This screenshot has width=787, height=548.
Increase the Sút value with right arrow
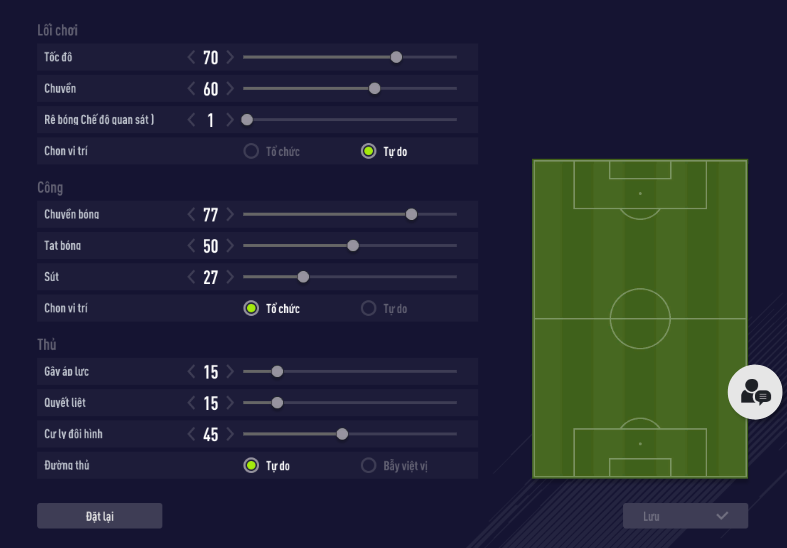coord(230,277)
